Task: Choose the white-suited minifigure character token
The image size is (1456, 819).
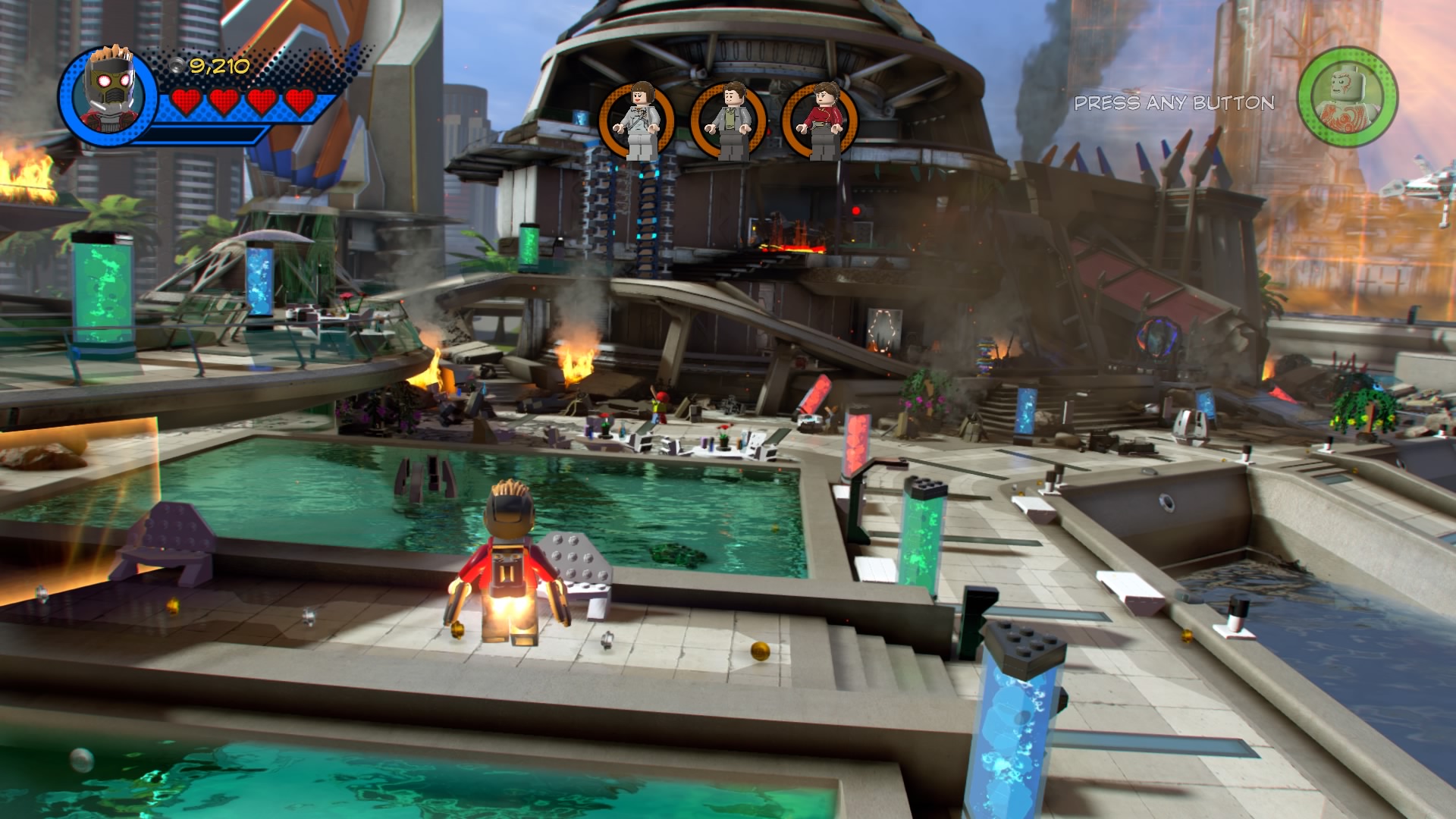Action: 638,121
